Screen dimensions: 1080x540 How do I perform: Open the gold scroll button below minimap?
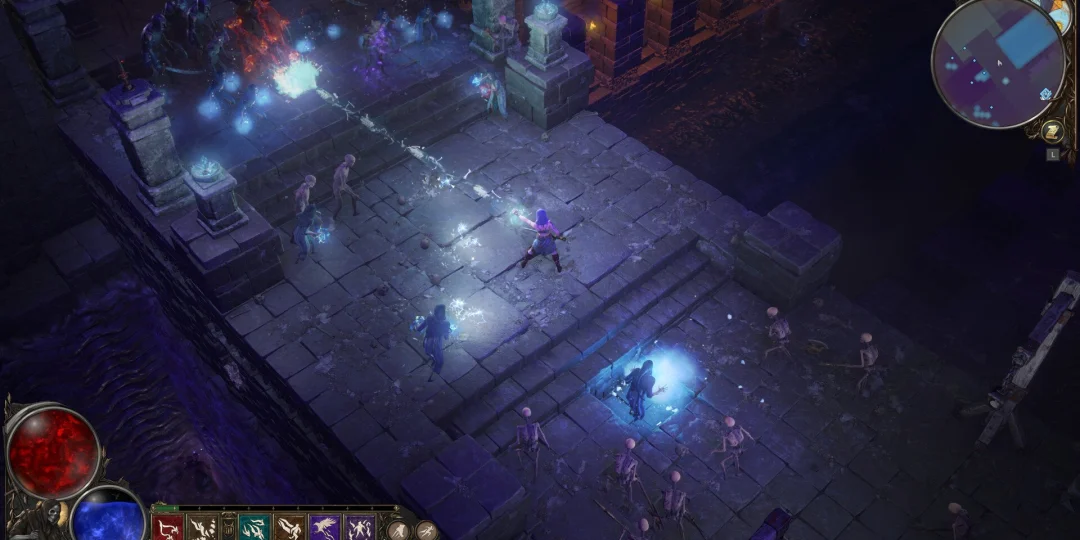[x=1051, y=131]
